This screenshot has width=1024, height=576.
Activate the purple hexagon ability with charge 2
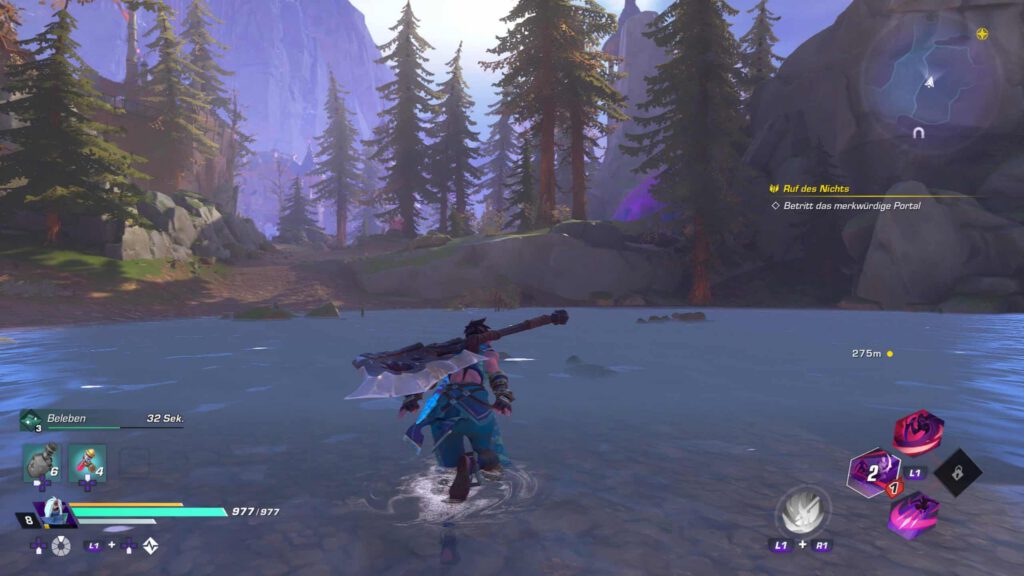click(x=872, y=472)
